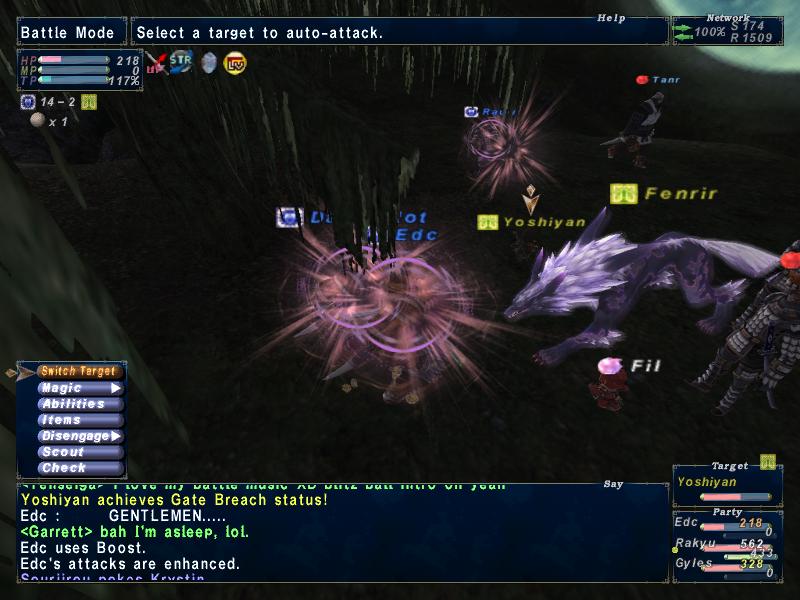The width and height of the screenshot is (800, 600).
Task: Click the pale crystal status icon
Action: point(208,63)
